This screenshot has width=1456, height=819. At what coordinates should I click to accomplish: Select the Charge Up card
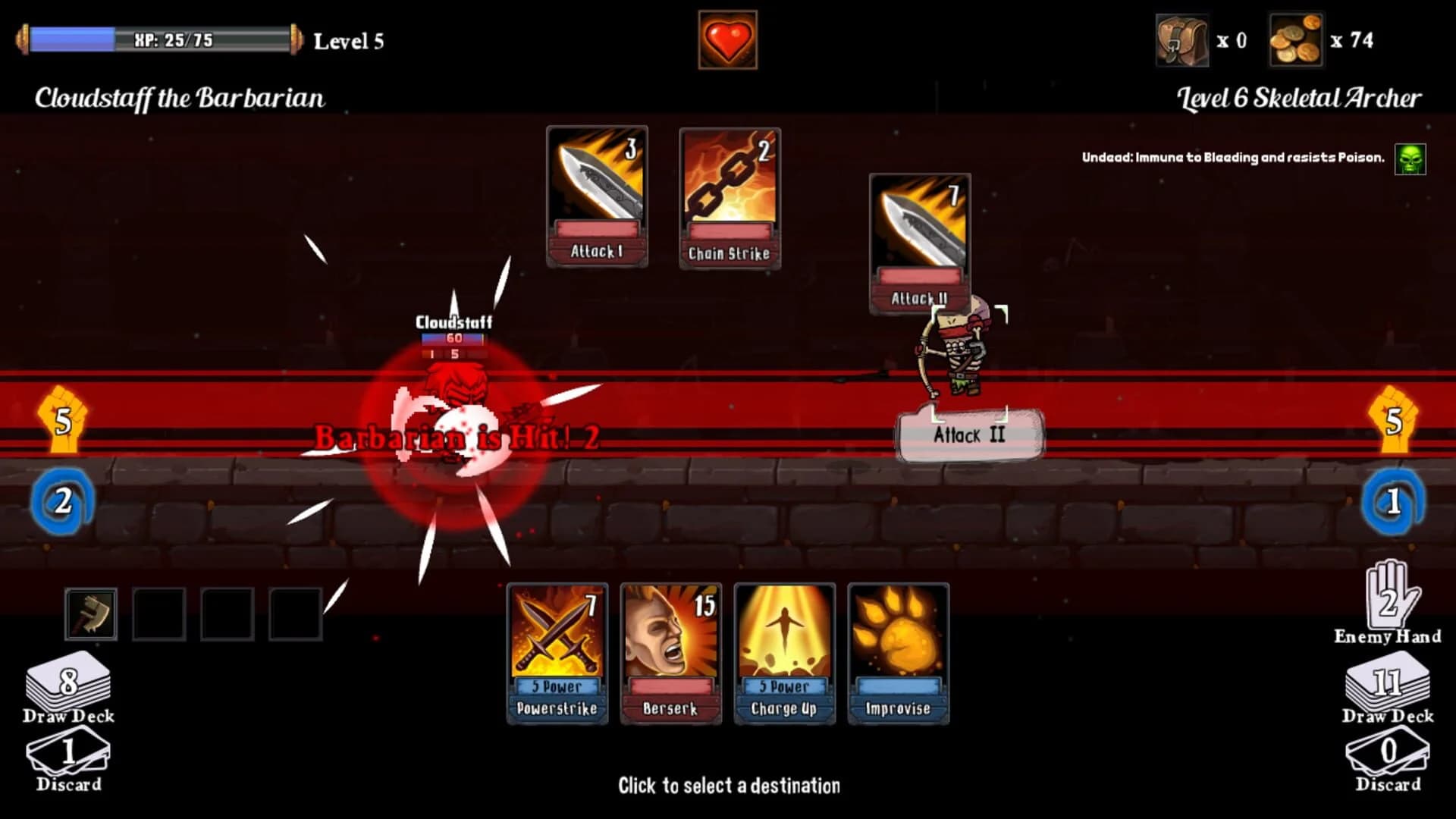(x=785, y=654)
